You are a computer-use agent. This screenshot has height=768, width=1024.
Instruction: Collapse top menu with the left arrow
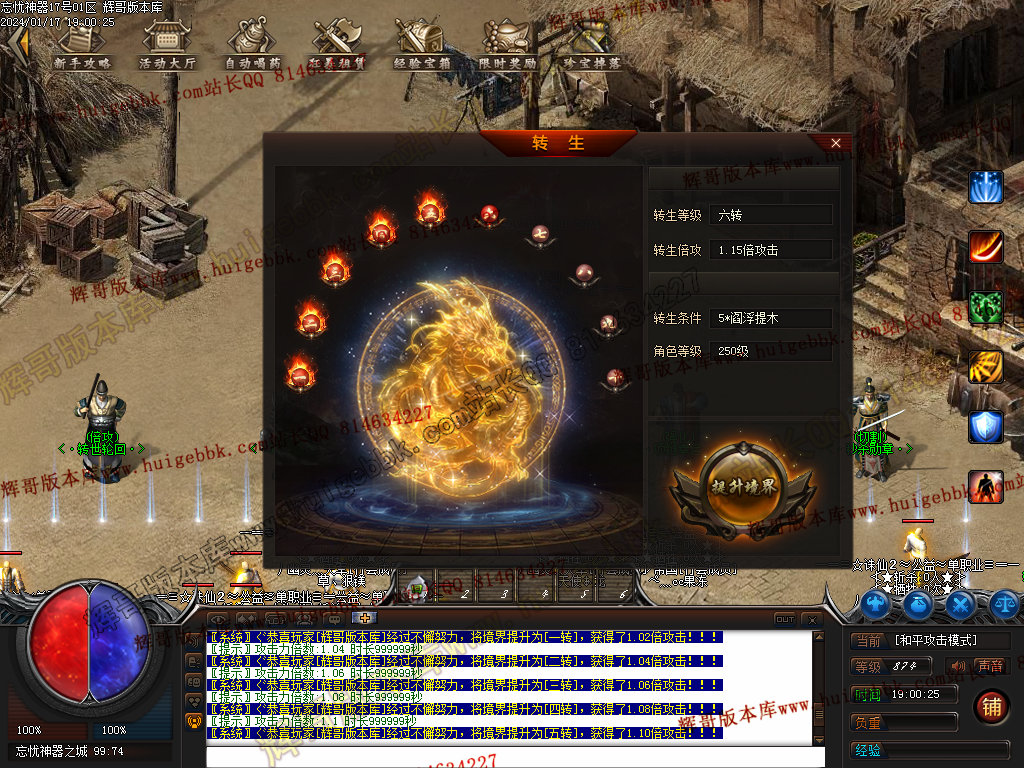coord(16,41)
